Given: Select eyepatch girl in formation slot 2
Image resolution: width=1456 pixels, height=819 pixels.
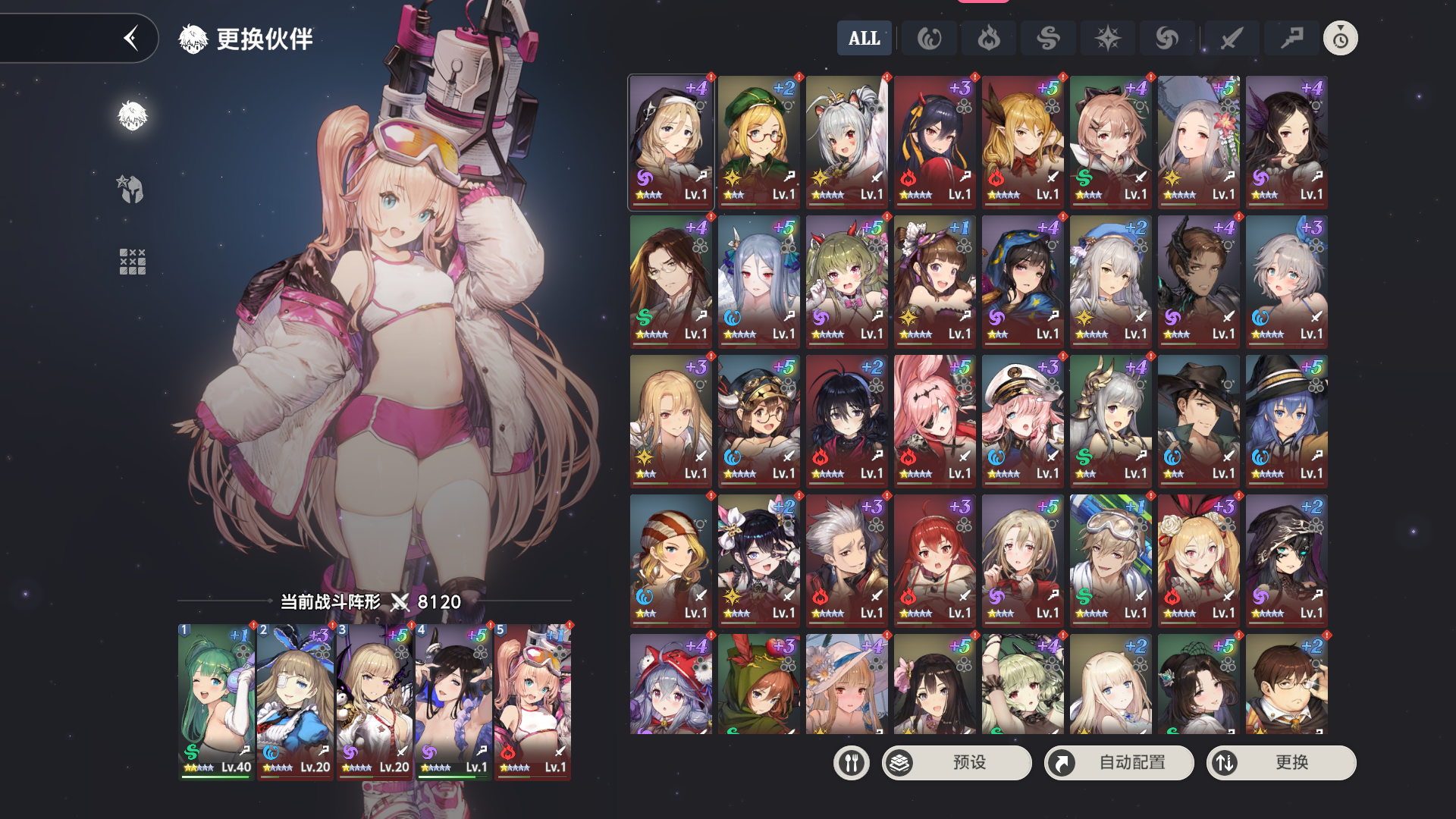Looking at the screenshot, I should 295,701.
